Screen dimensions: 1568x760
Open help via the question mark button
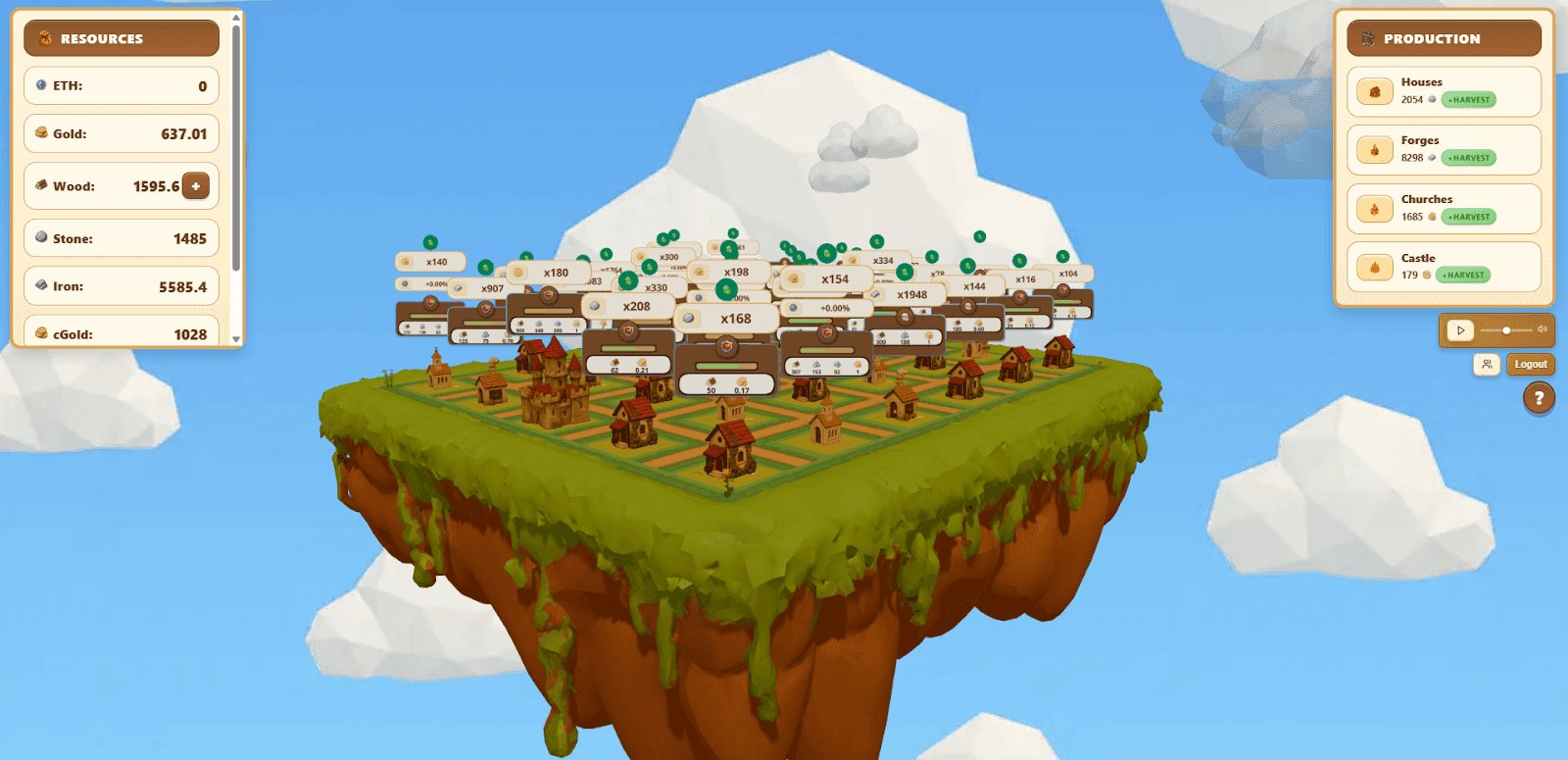1541,398
